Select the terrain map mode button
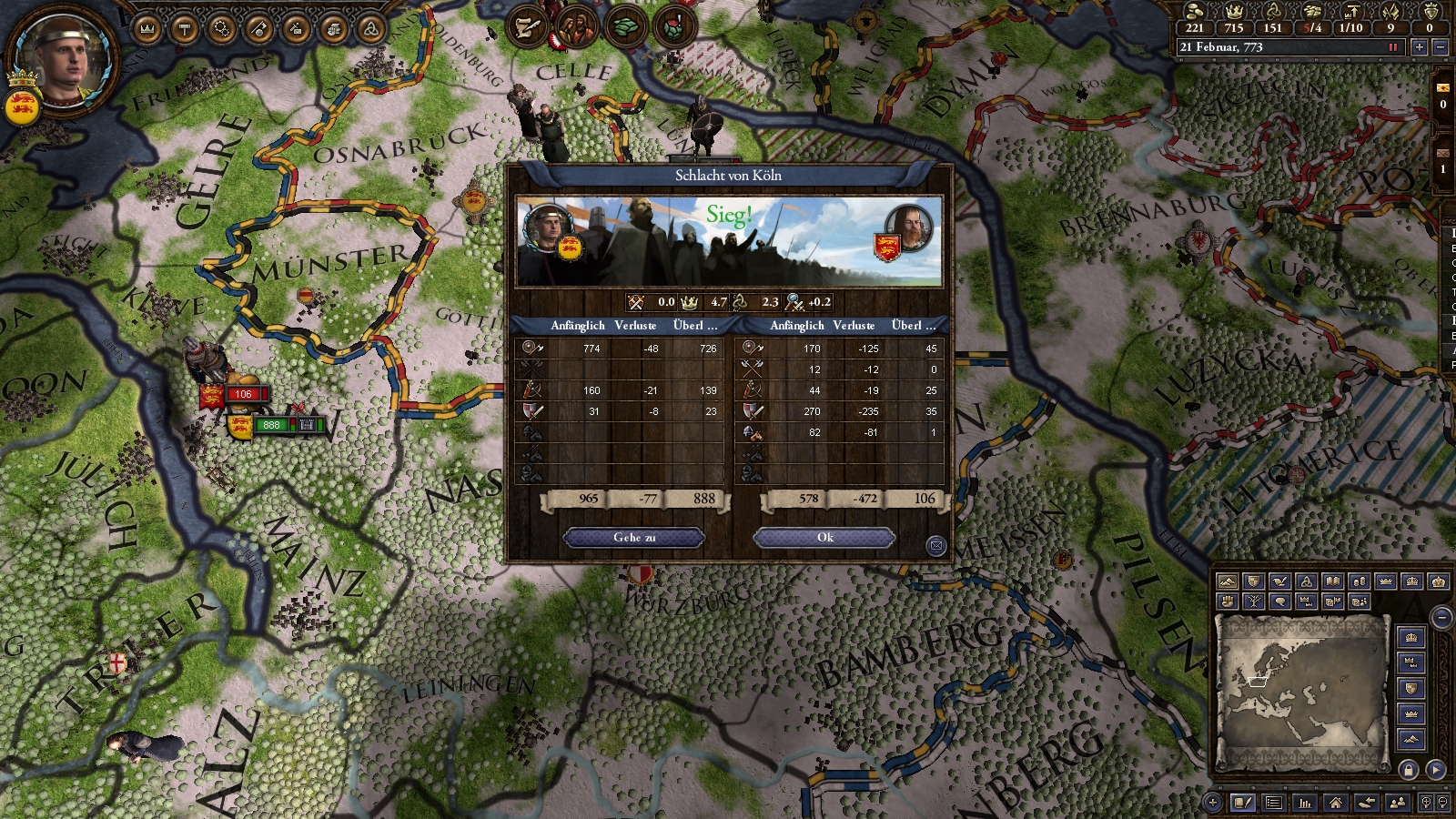This screenshot has height=819, width=1456. (x=1228, y=581)
